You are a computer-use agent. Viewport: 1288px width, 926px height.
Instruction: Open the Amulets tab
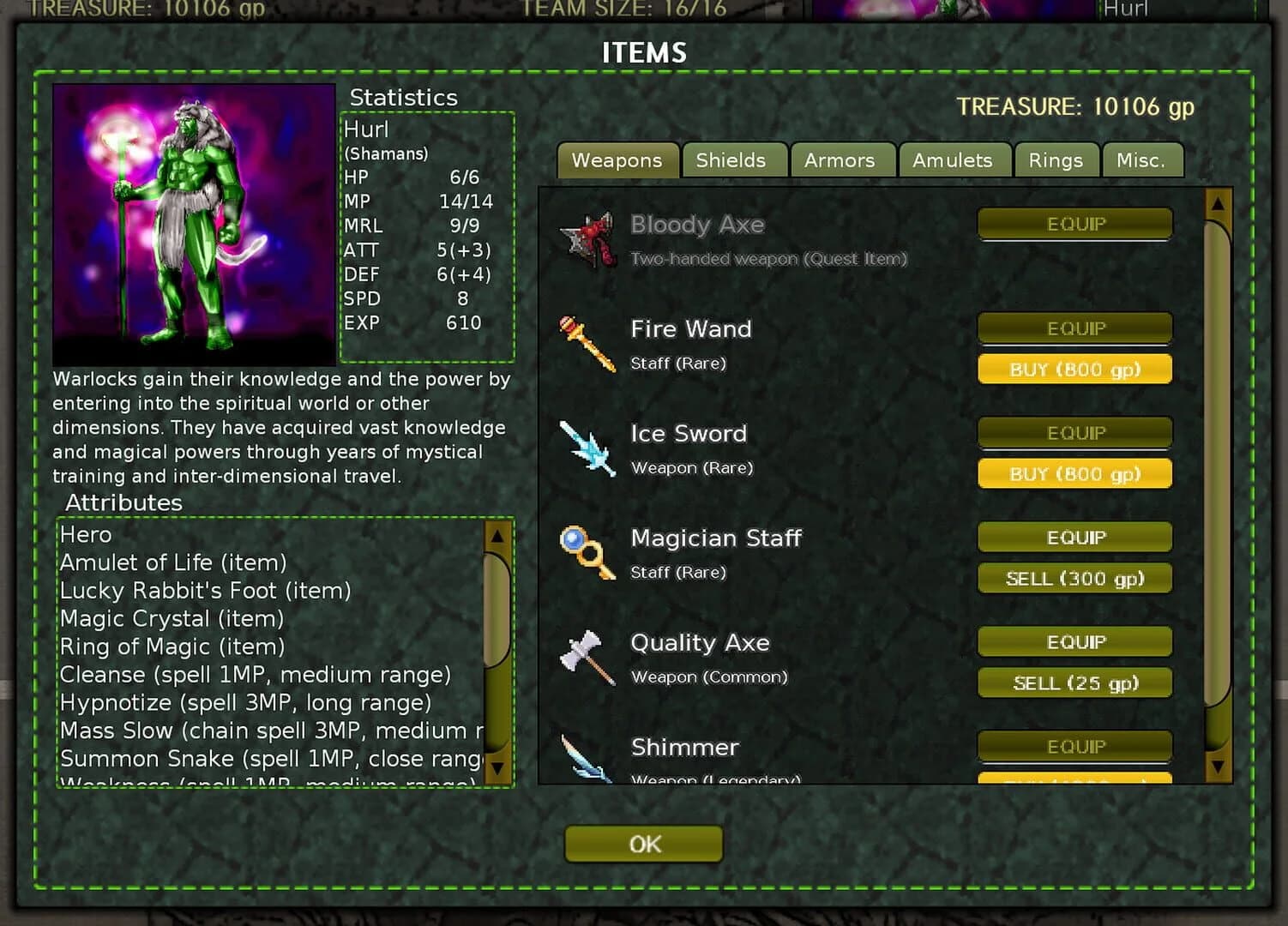[x=954, y=160]
